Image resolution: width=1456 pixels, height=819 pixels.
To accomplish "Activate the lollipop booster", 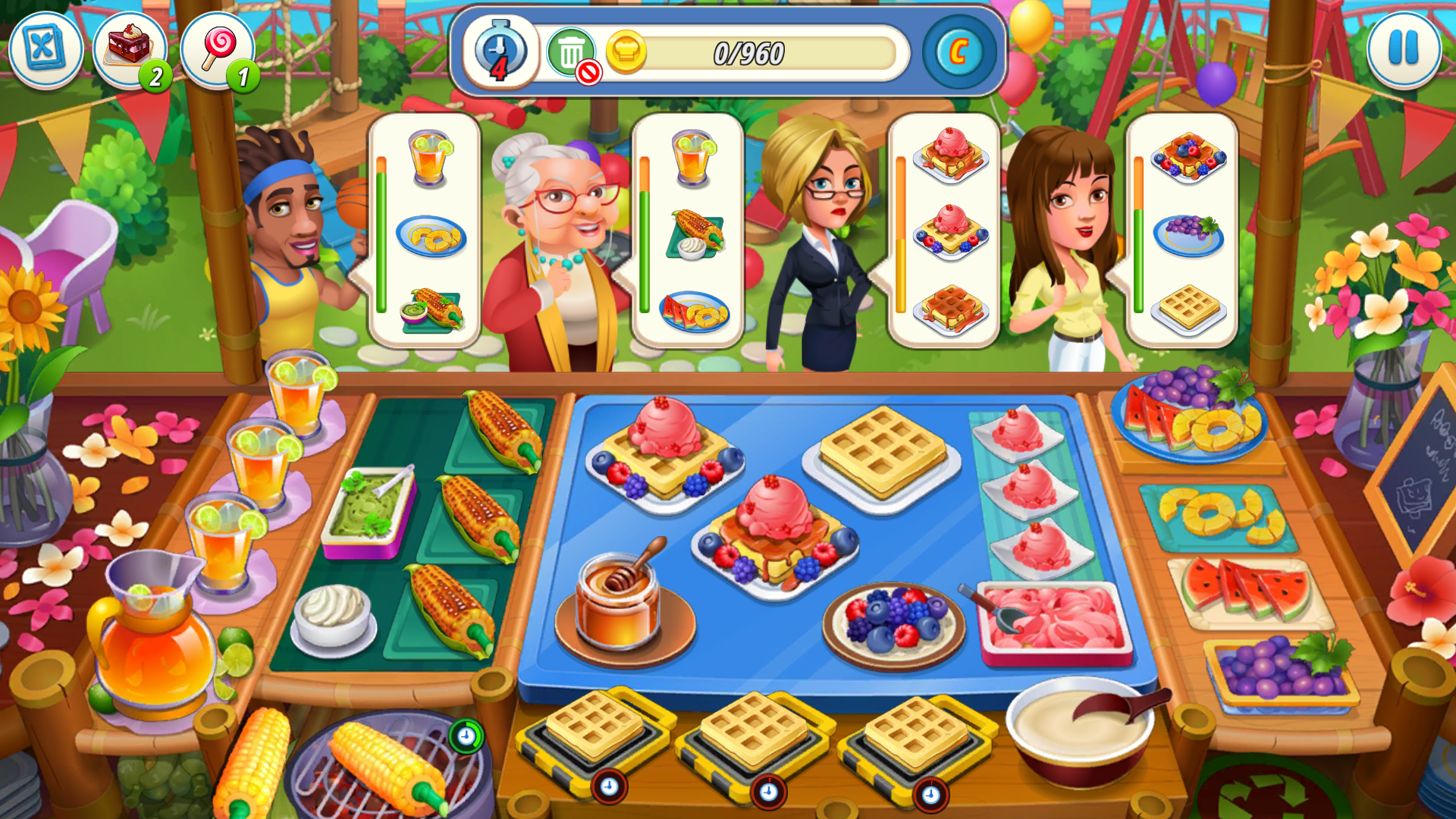I will point(218,49).
